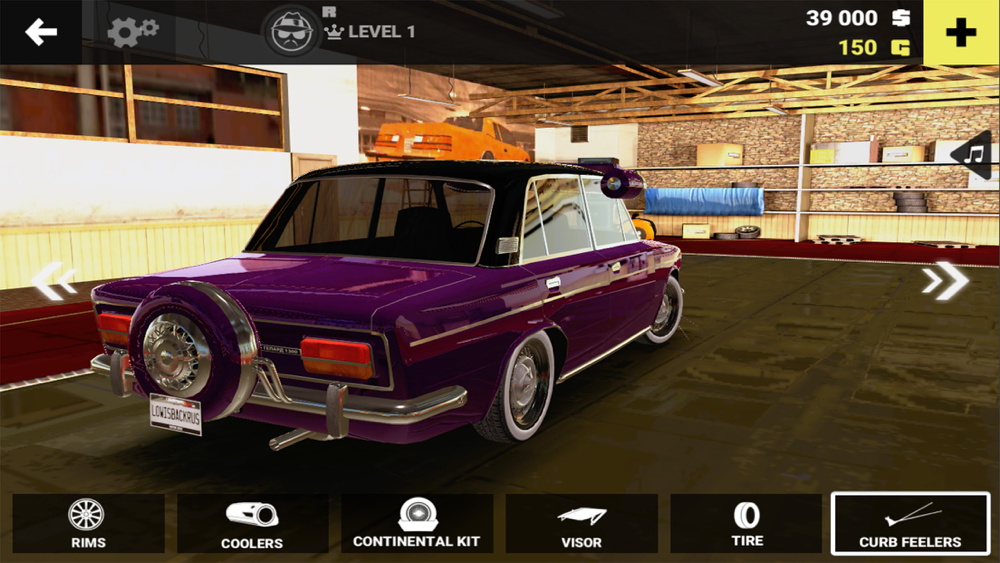This screenshot has height=563, width=1000.
Task: Show previous car with left chevrons
Action: coord(53,281)
